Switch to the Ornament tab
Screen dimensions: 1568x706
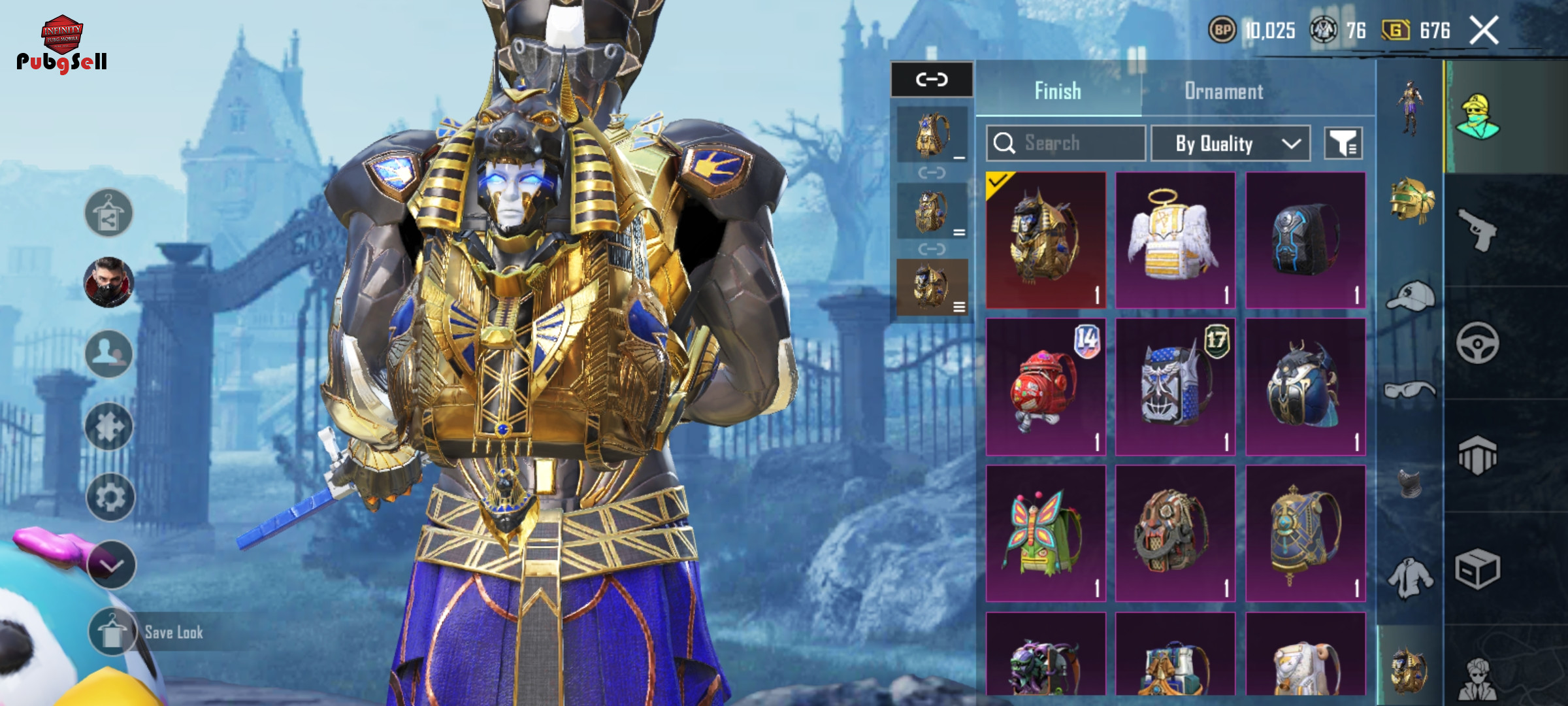click(1223, 92)
